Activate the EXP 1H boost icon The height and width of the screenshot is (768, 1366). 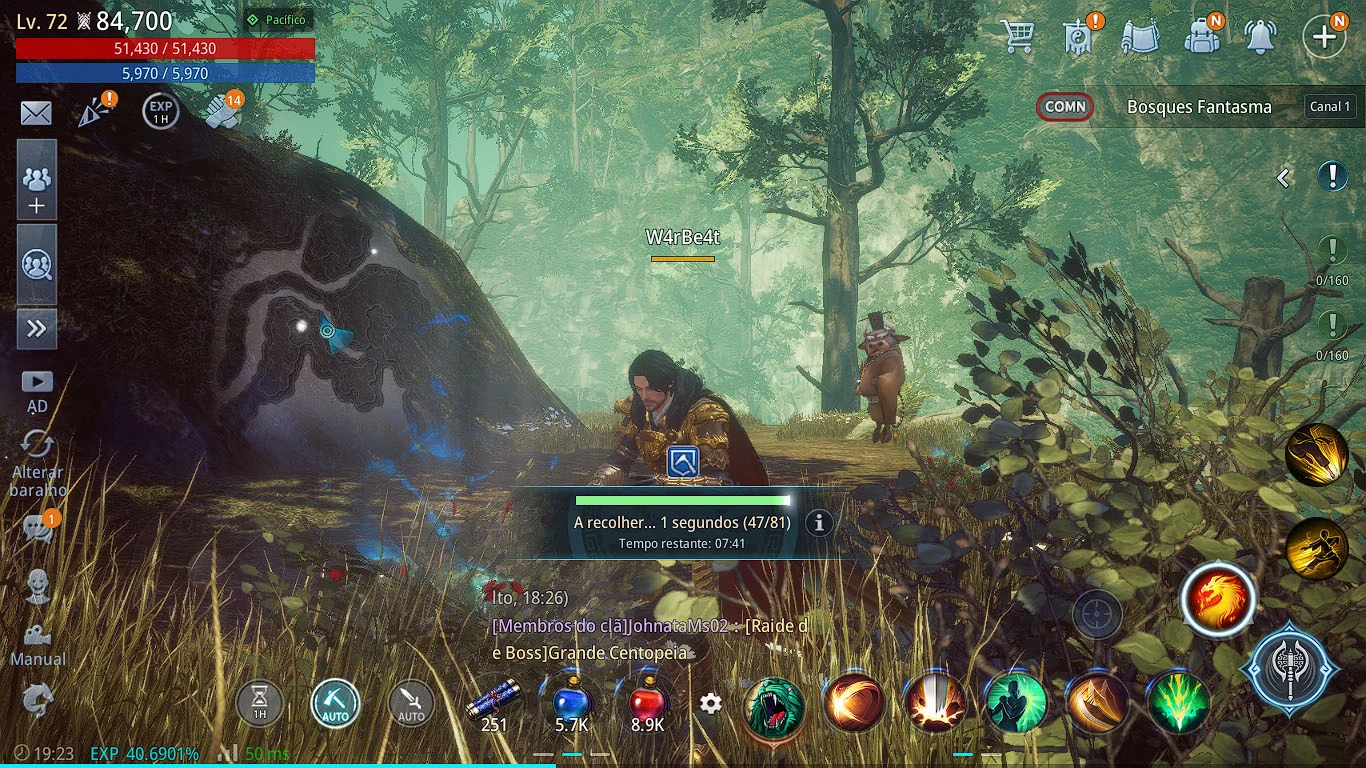[160, 112]
